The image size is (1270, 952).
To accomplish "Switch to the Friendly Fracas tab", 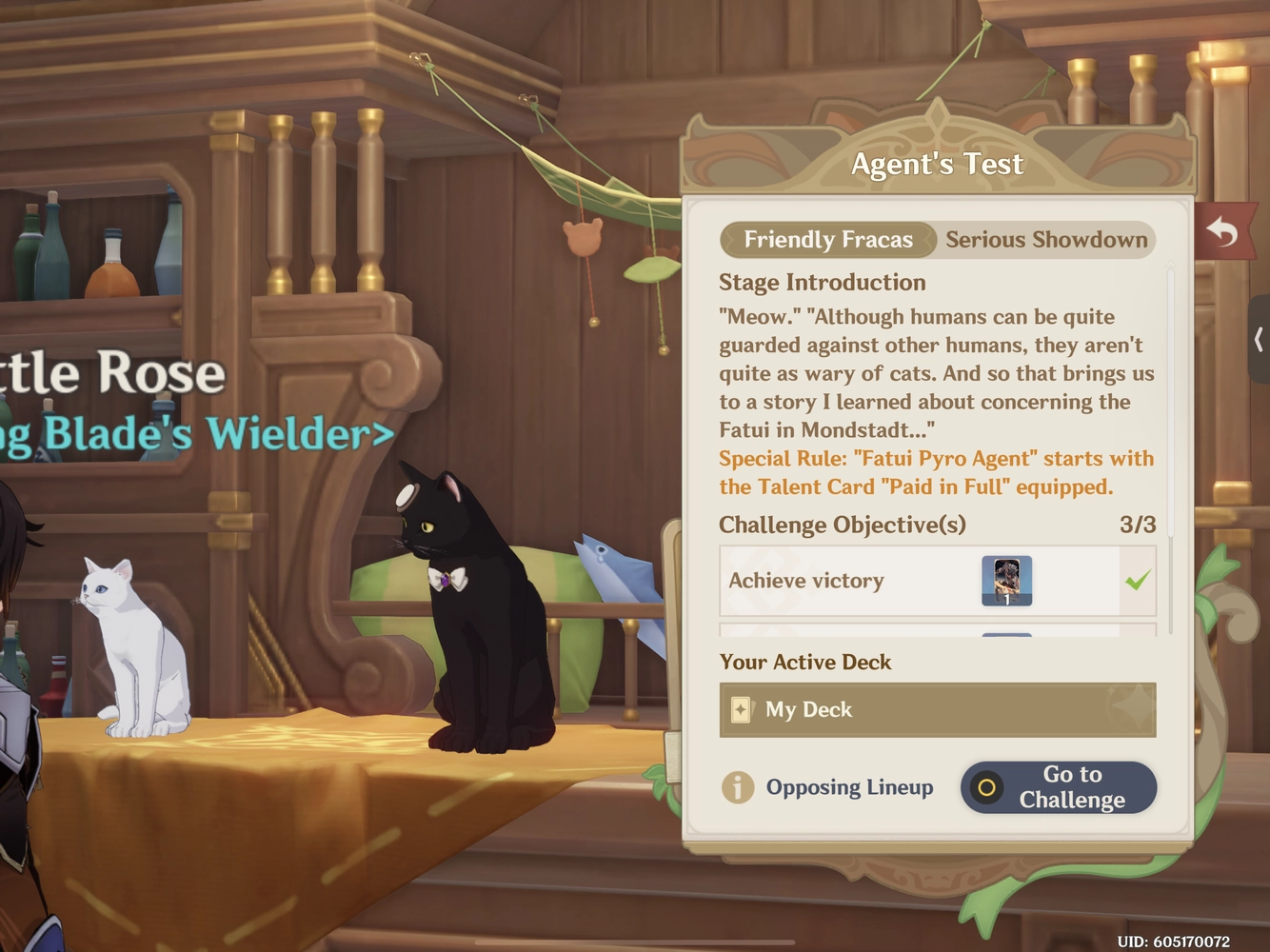I will click(827, 240).
